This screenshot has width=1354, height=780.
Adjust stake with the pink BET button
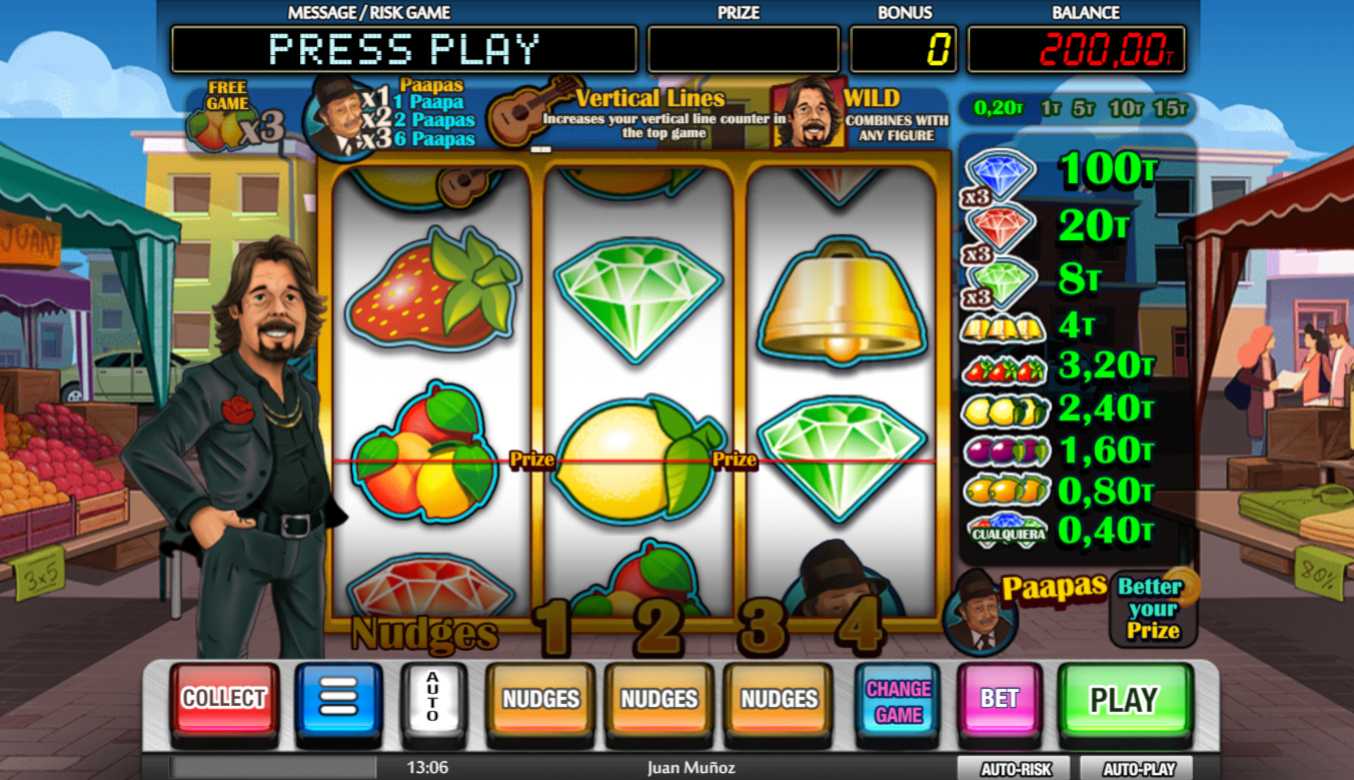click(x=999, y=698)
